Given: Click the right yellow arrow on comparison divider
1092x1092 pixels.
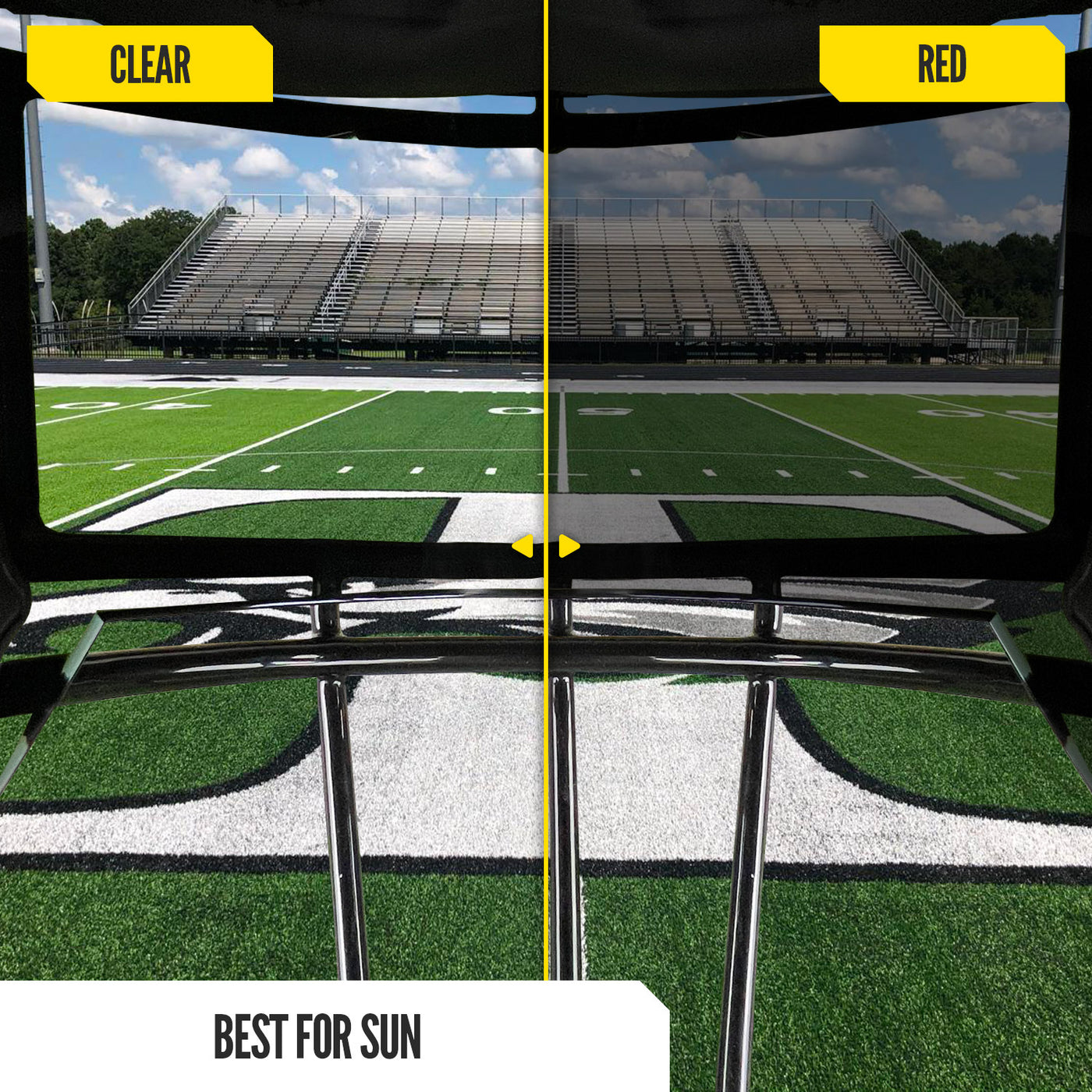Looking at the screenshot, I should pos(569,546).
